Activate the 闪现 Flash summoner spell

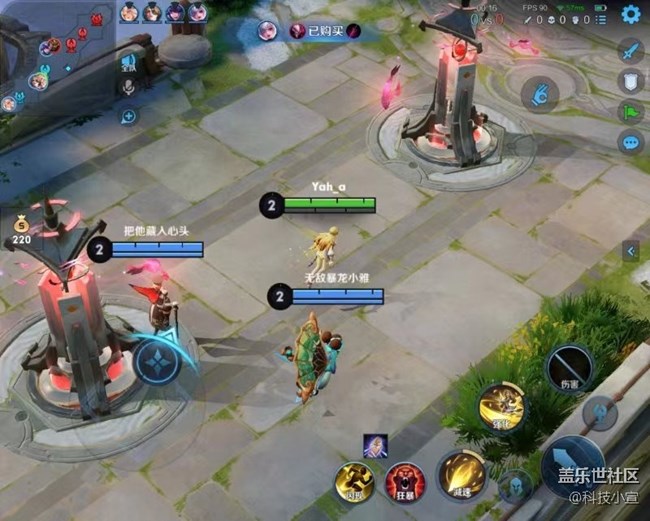[353, 482]
